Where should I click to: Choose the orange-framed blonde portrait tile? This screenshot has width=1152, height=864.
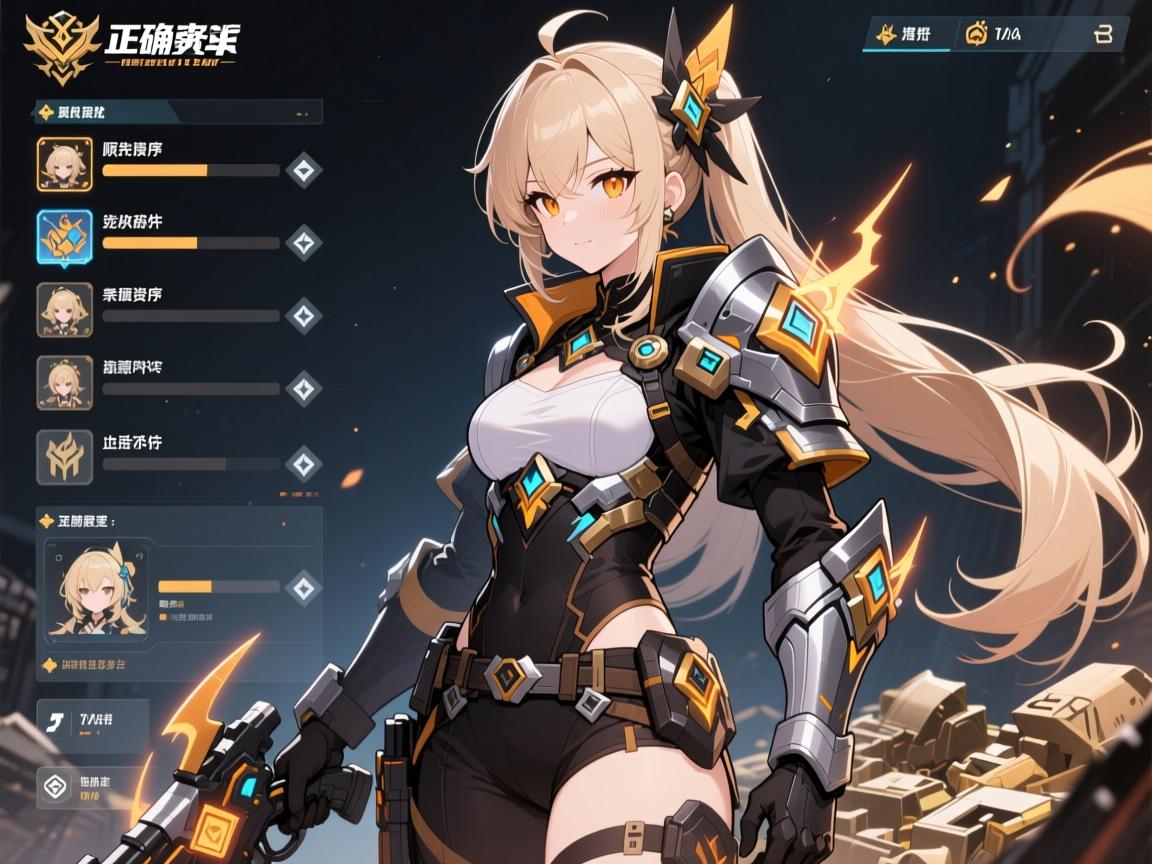tap(65, 164)
